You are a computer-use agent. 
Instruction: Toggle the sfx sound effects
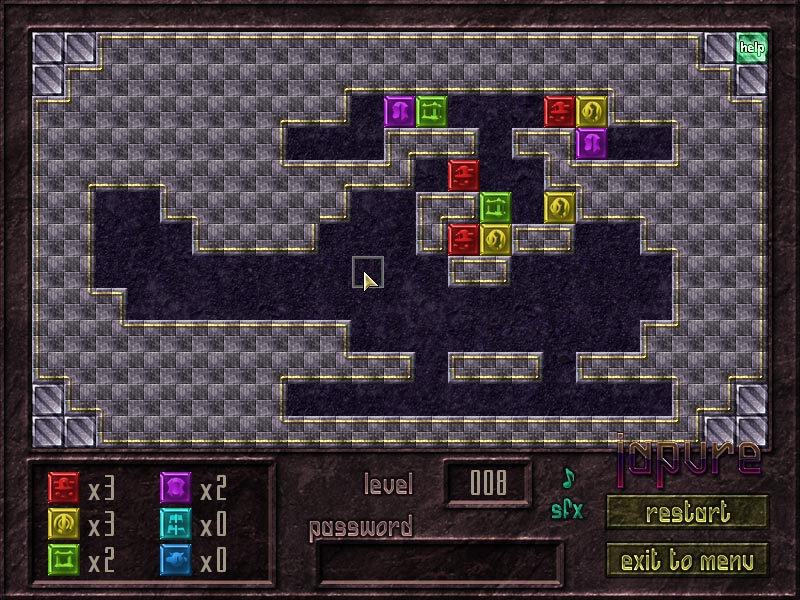pos(566,509)
